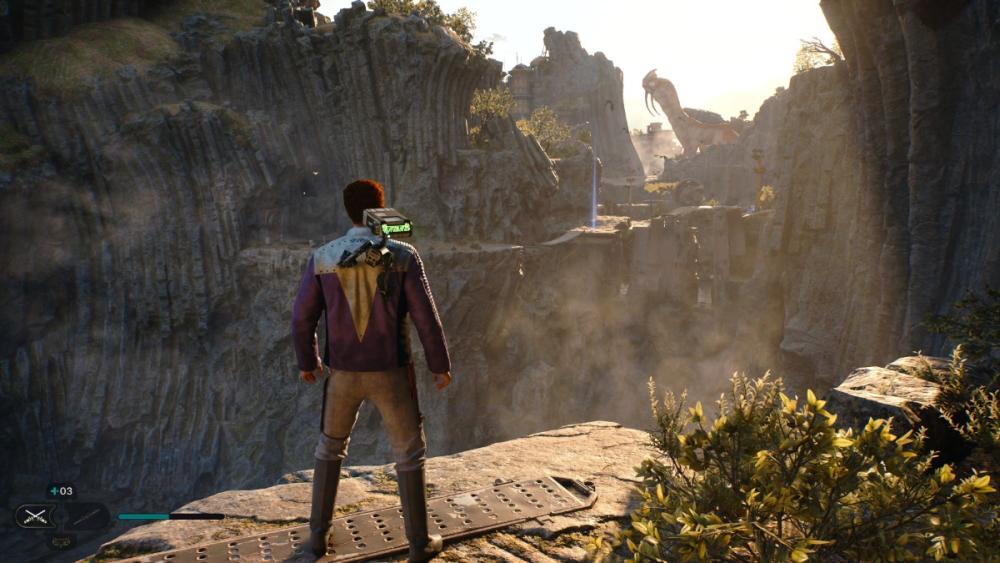
Task: Select the crossed lightsabers stance icon
Action: 33,516
